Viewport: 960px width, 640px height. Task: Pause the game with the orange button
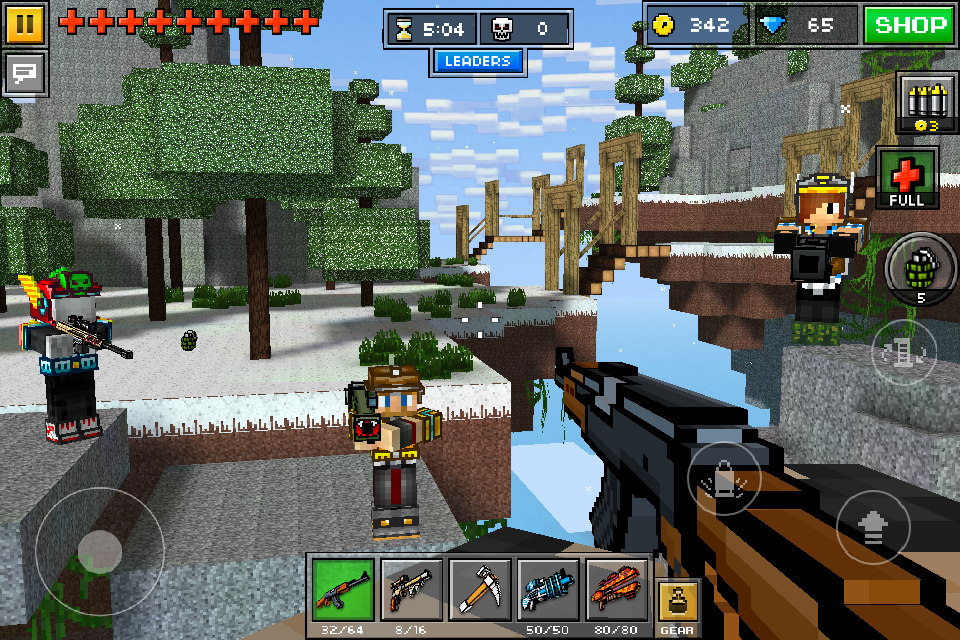(x=26, y=23)
